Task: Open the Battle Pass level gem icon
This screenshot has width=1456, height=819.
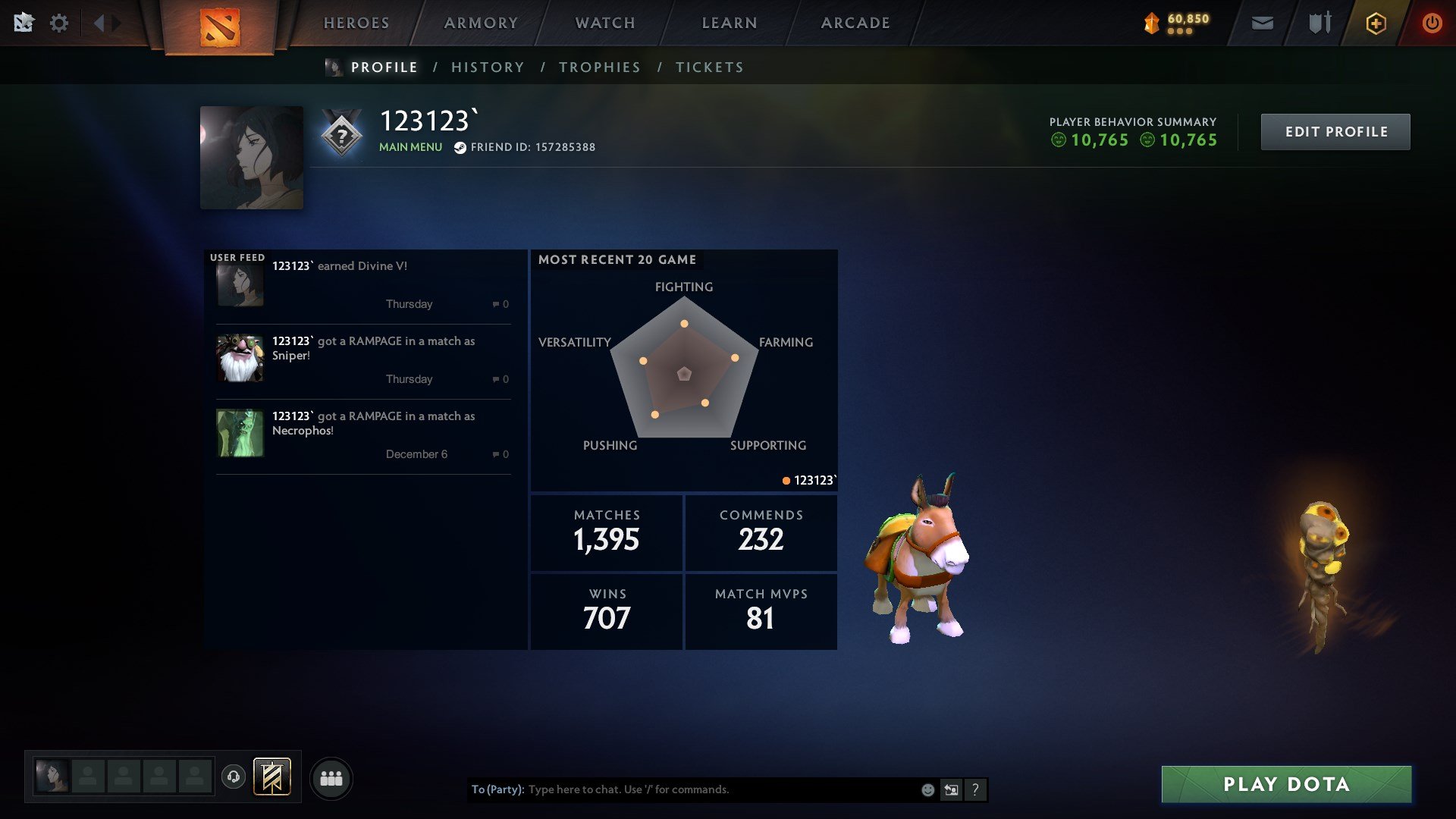Action: (1150, 20)
